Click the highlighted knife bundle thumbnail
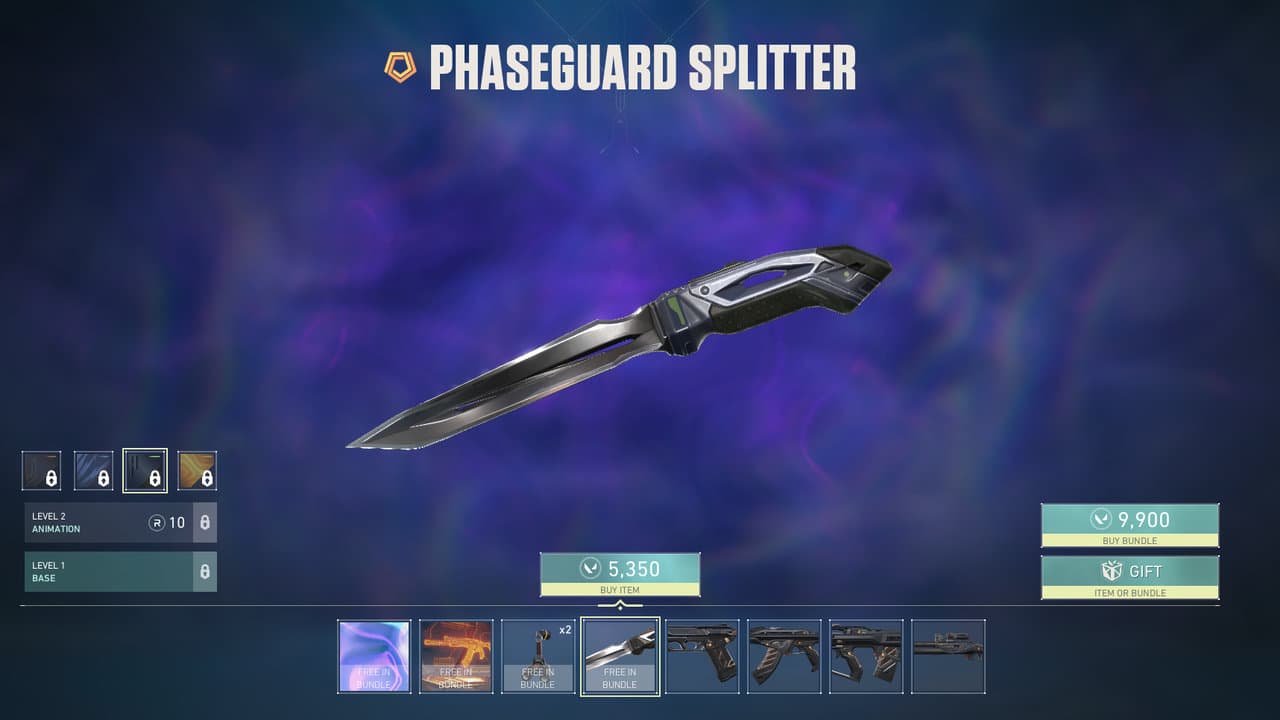The image size is (1280, 720). point(619,656)
